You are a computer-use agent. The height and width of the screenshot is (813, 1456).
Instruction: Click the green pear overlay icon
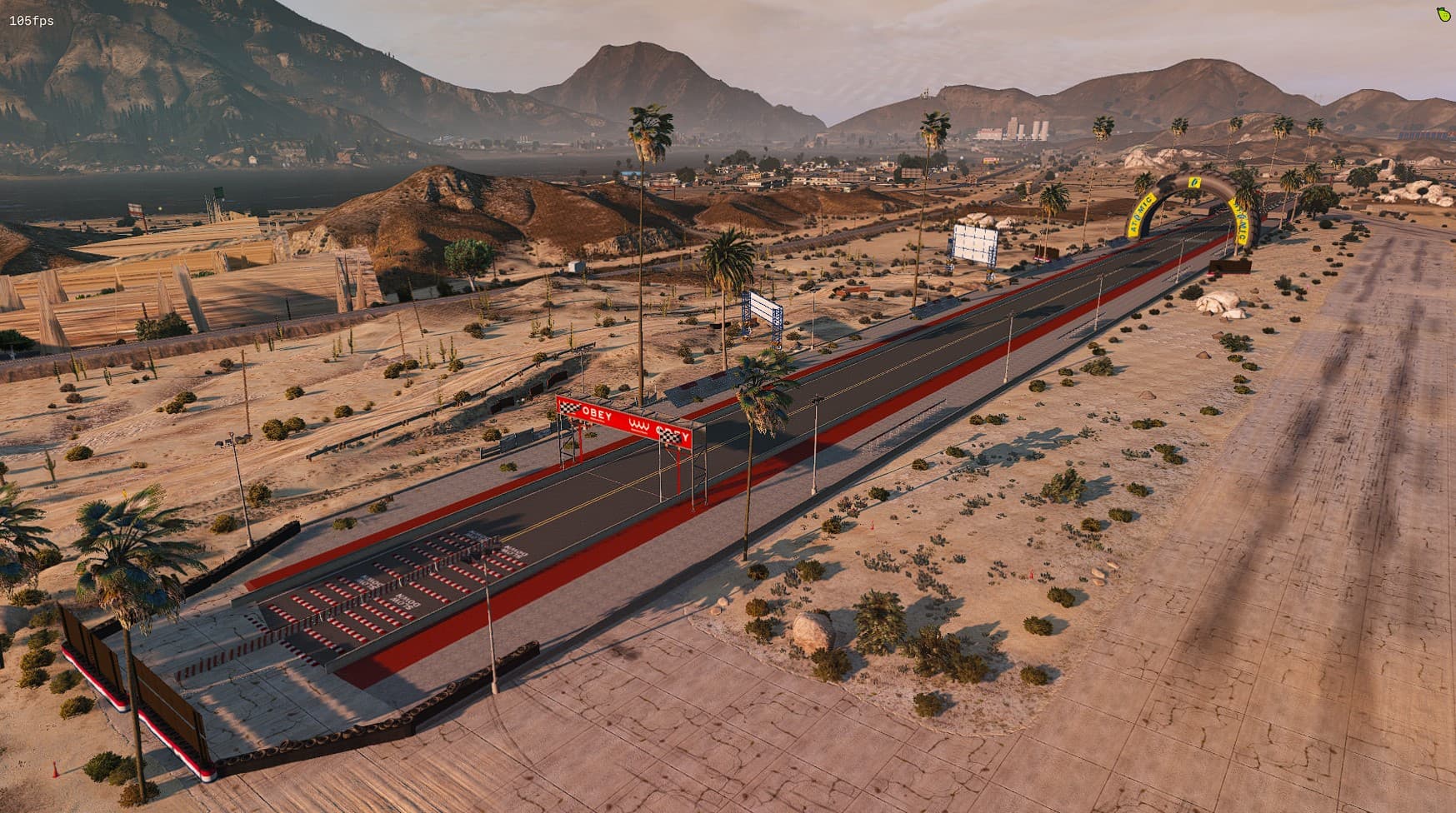tap(1441, 14)
